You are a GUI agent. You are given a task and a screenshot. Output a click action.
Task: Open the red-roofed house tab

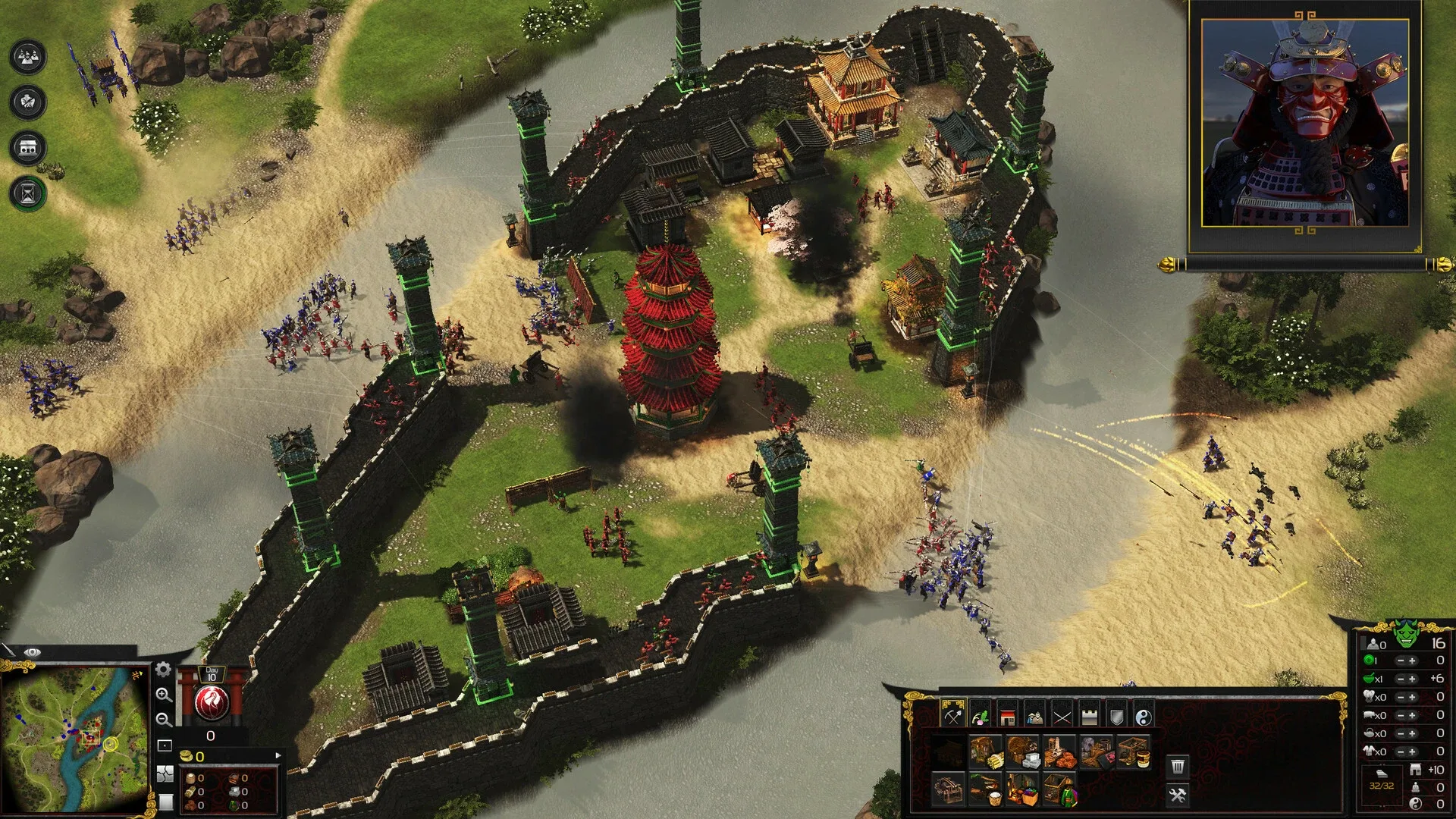pyautogui.click(x=1007, y=715)
